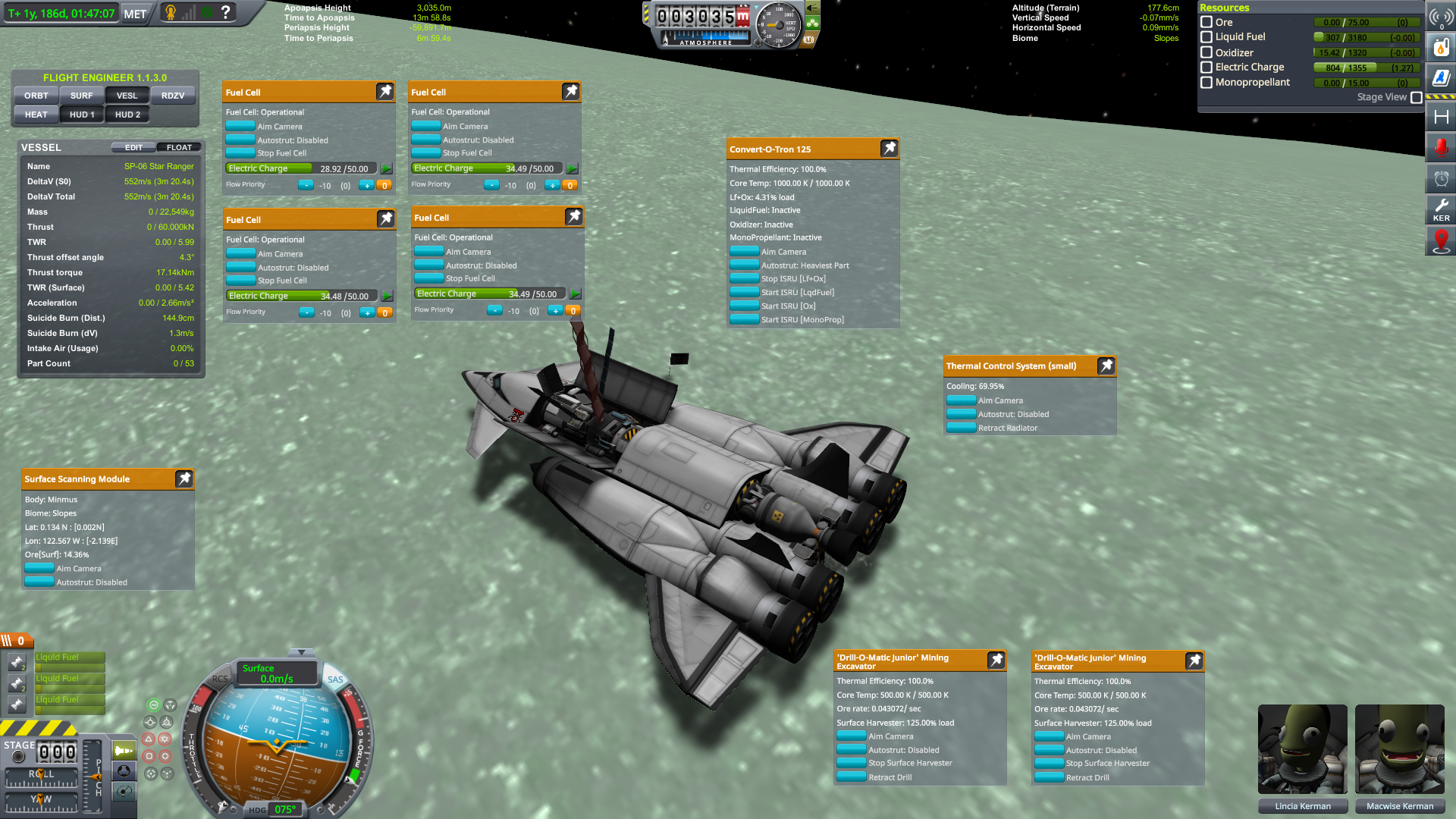Float the VESSEL readout panel
Viewport: 1456px width, 819px height.
click(x=179, y=147)
